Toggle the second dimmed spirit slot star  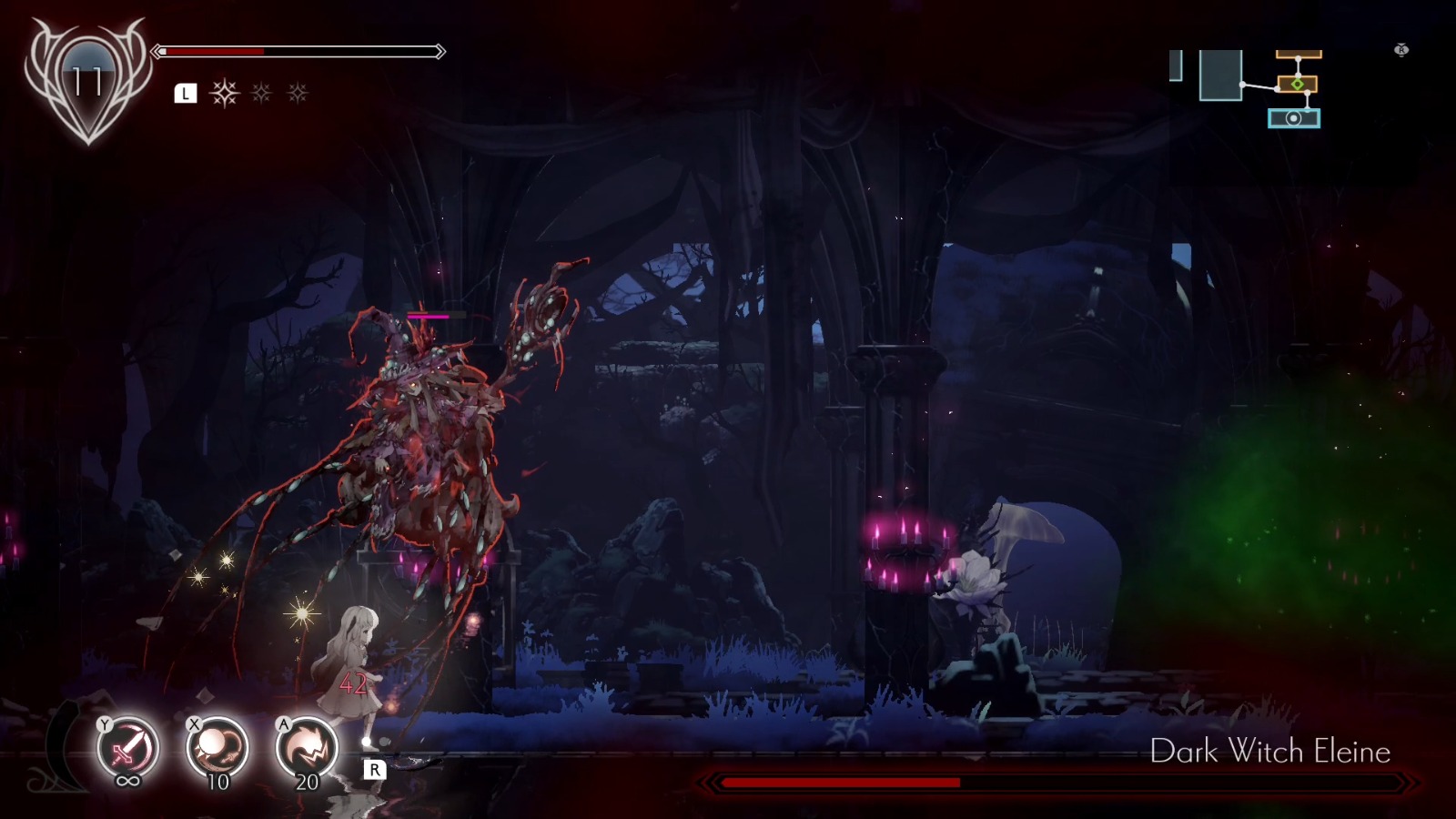tap(261, 91)
